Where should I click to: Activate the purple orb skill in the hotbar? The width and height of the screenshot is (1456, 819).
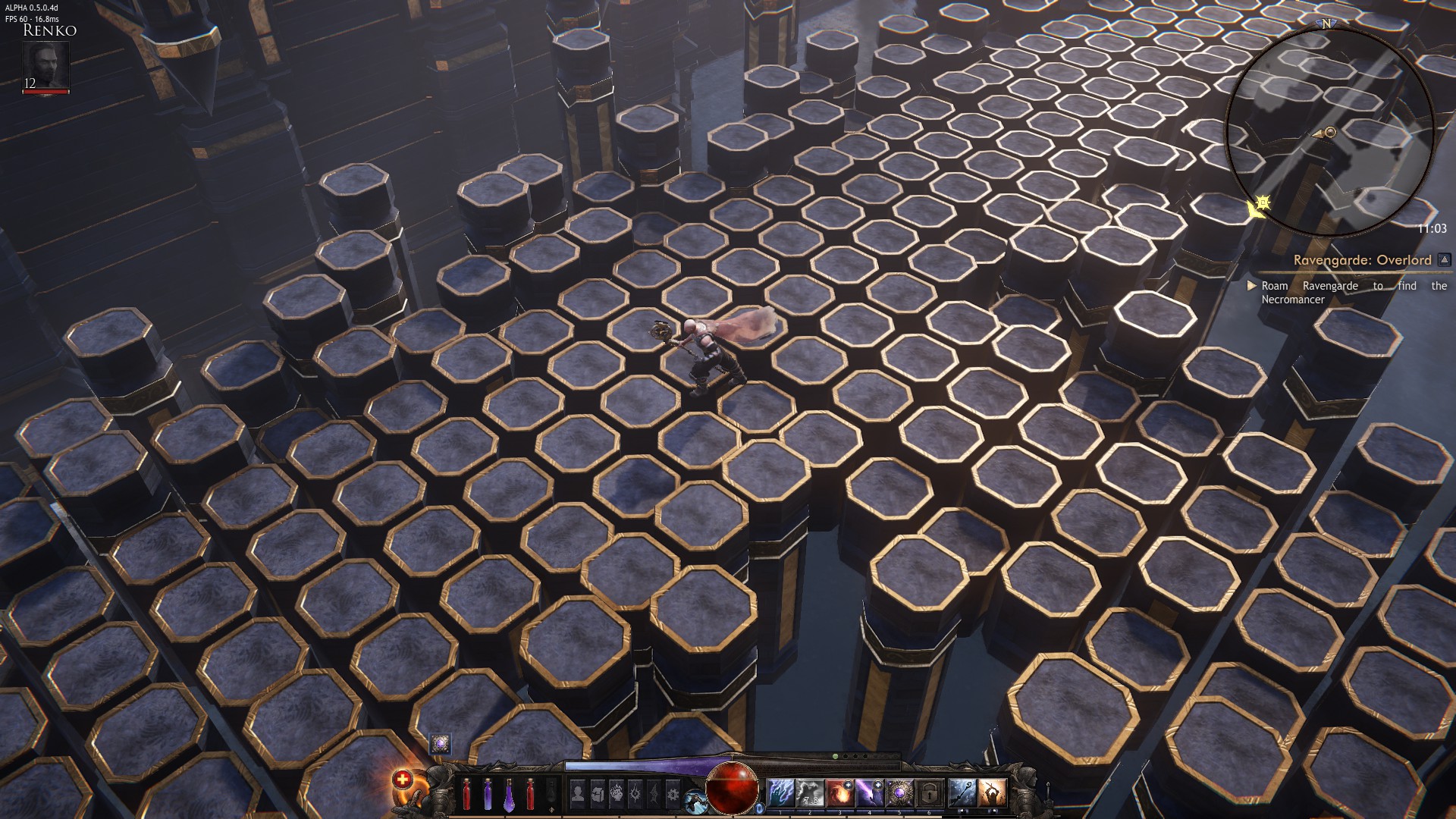(x=900, y=794)
